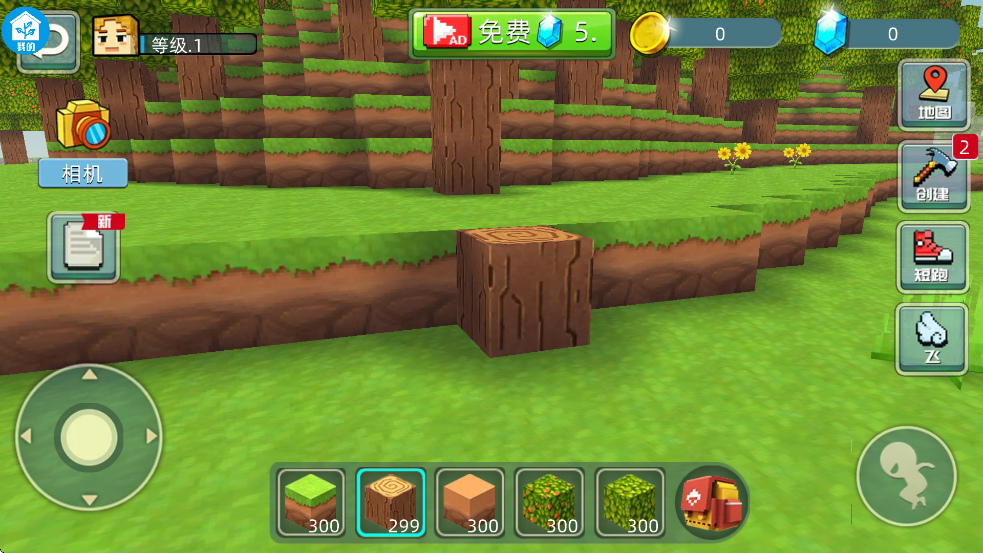Open the map (地图) button
The width and height of the screenshot is (983, 553).
click(934, 95)
